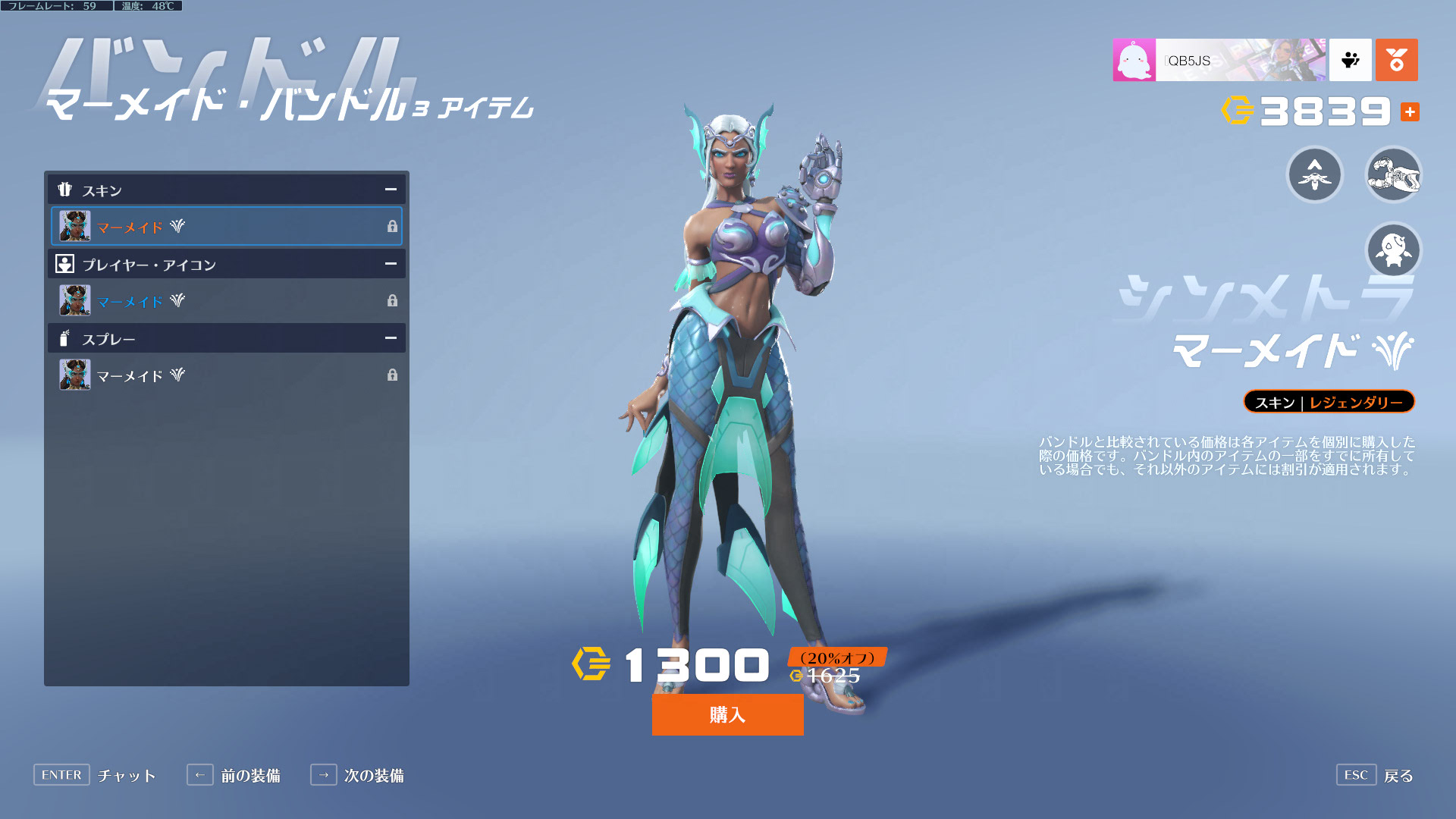Open the social group icon
1456x819 pixels.
(1351, 60)
